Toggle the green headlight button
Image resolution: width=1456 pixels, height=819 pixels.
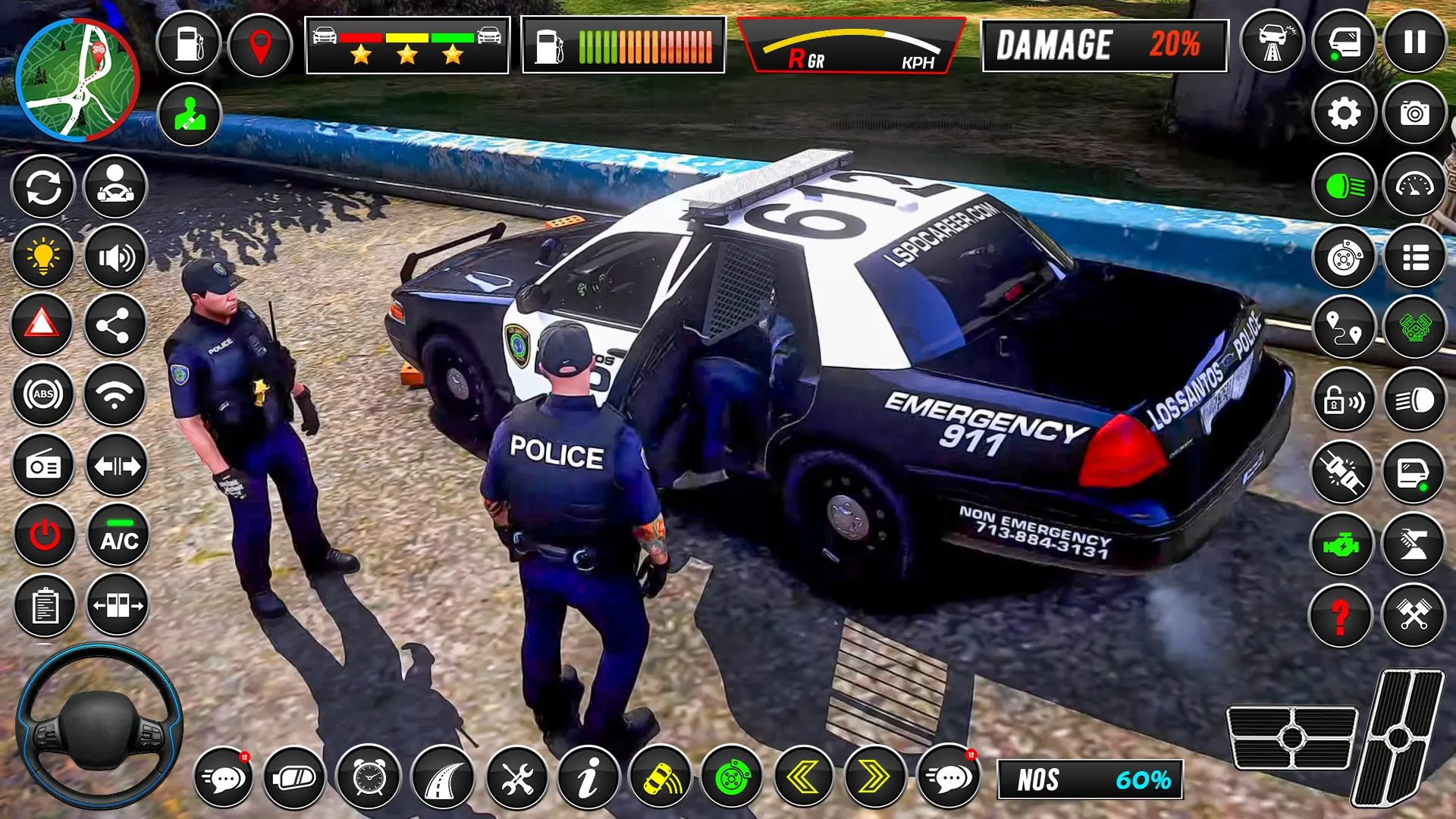click(1344, 186)
